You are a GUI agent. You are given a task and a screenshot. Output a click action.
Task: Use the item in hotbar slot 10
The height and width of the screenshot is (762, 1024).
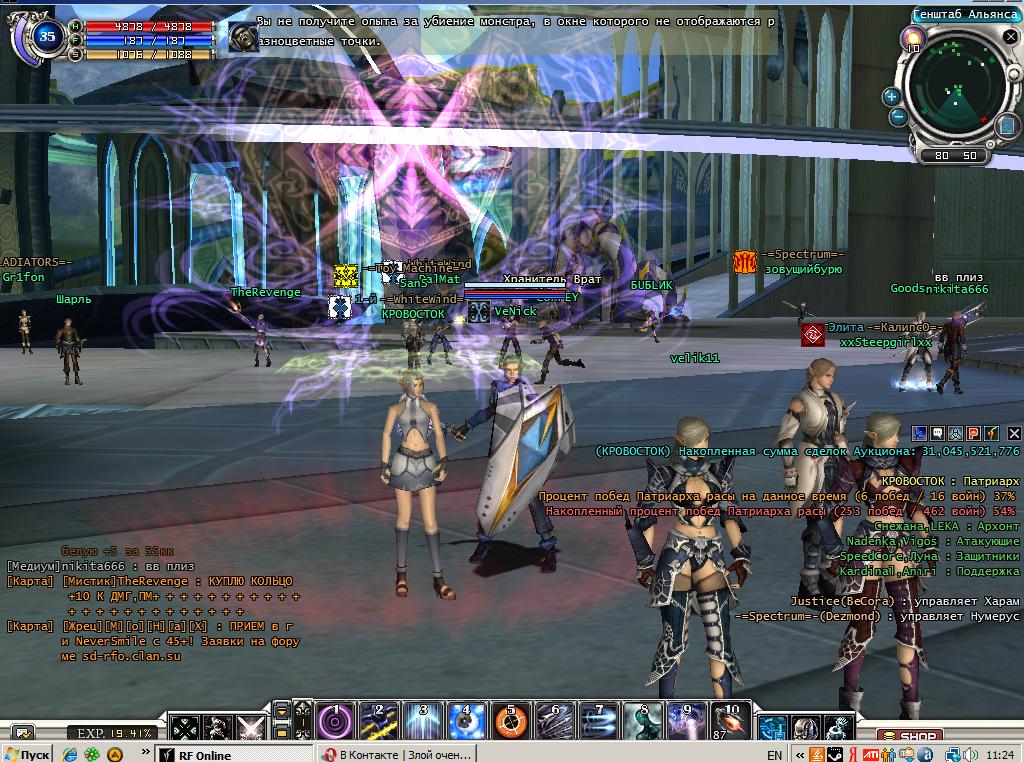[x=729, y=722]
